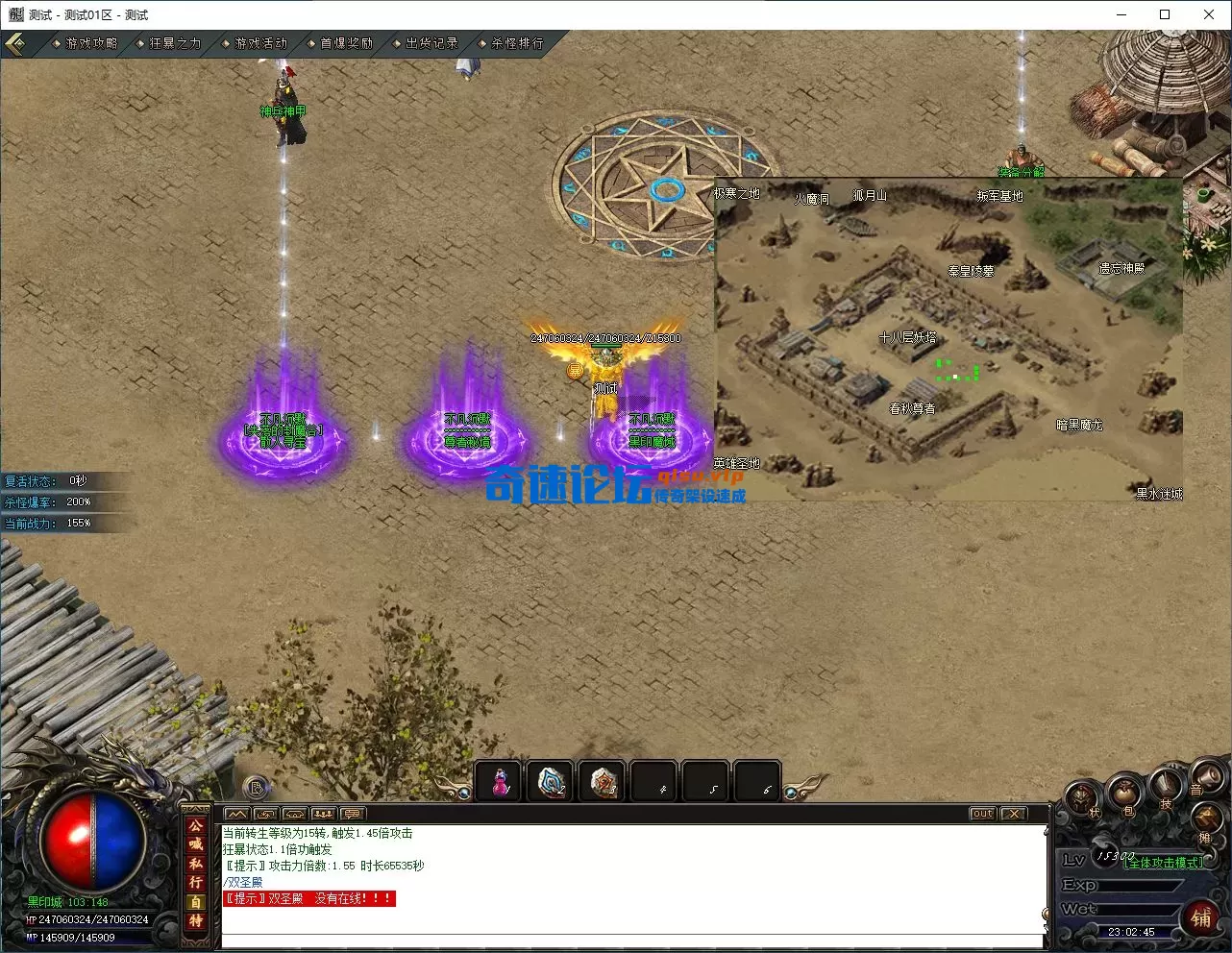Open 首爆奖励 first-drop rewards

click(x=345, y=43)
